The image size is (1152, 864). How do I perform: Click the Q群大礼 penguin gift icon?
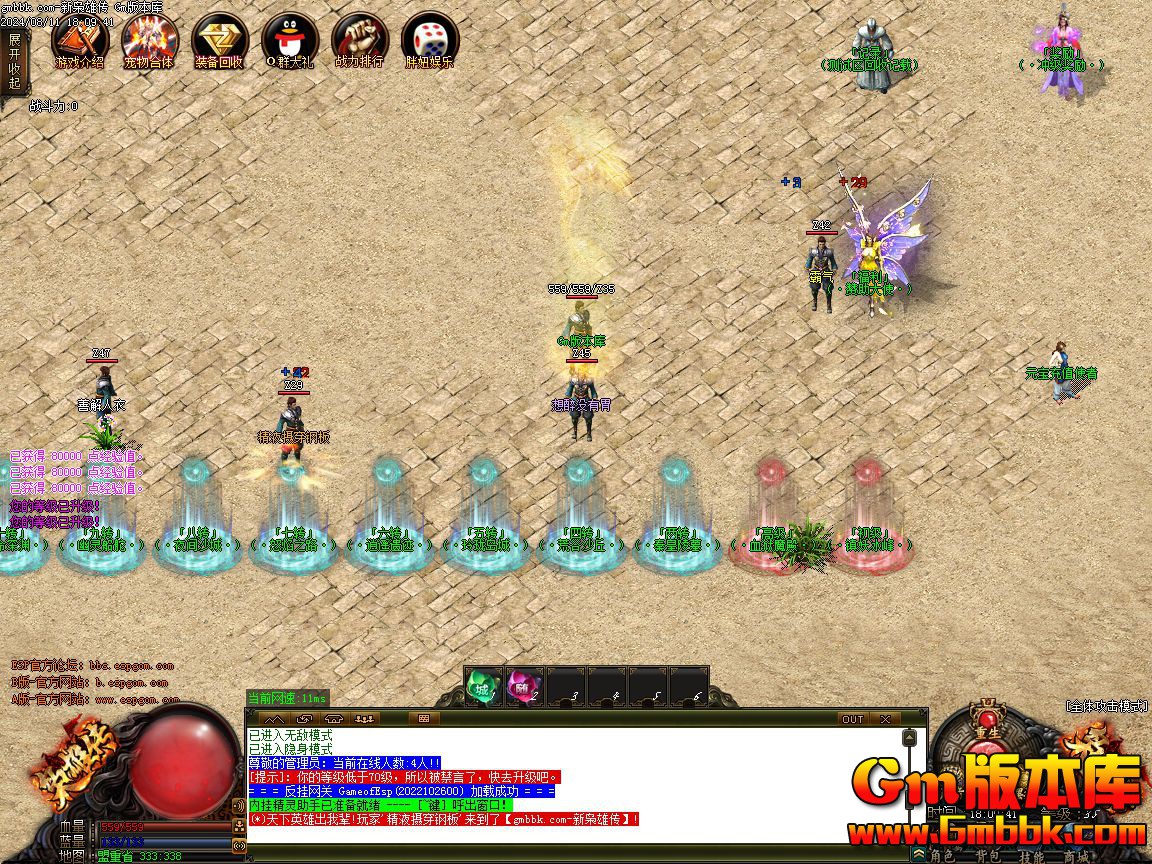click(290, 41)
